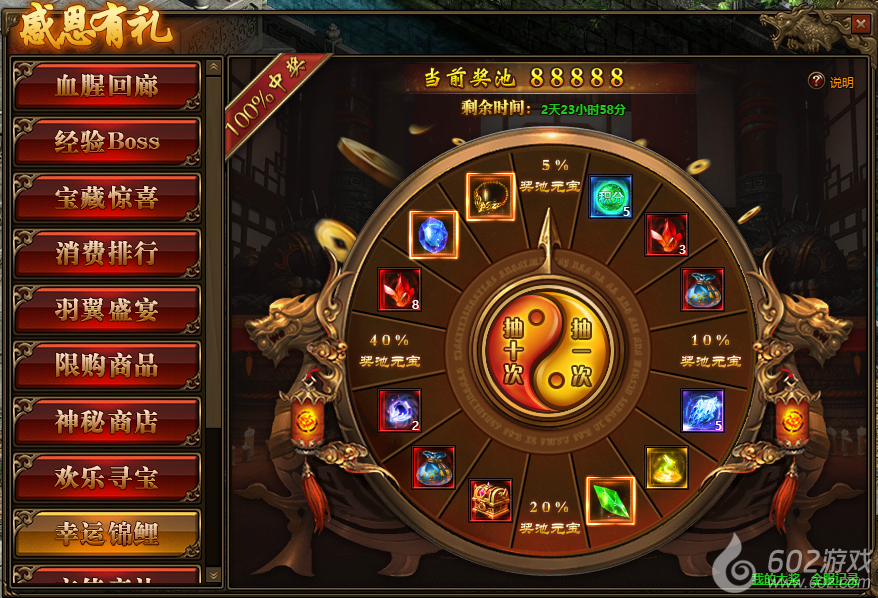Click the sidebar scroll-down arrow
The width and height of the screenshot is (878, 598).
tap(213, 574)
